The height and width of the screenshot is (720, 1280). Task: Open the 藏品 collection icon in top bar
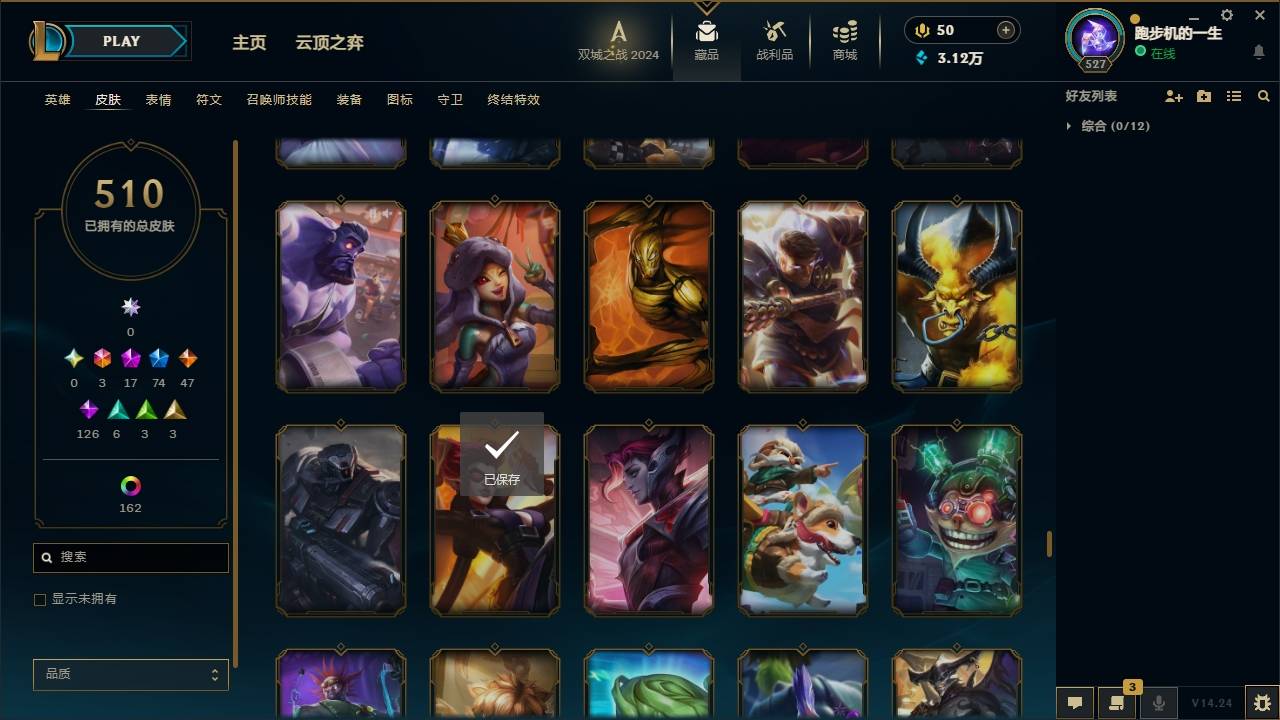[x=706, y=35]
